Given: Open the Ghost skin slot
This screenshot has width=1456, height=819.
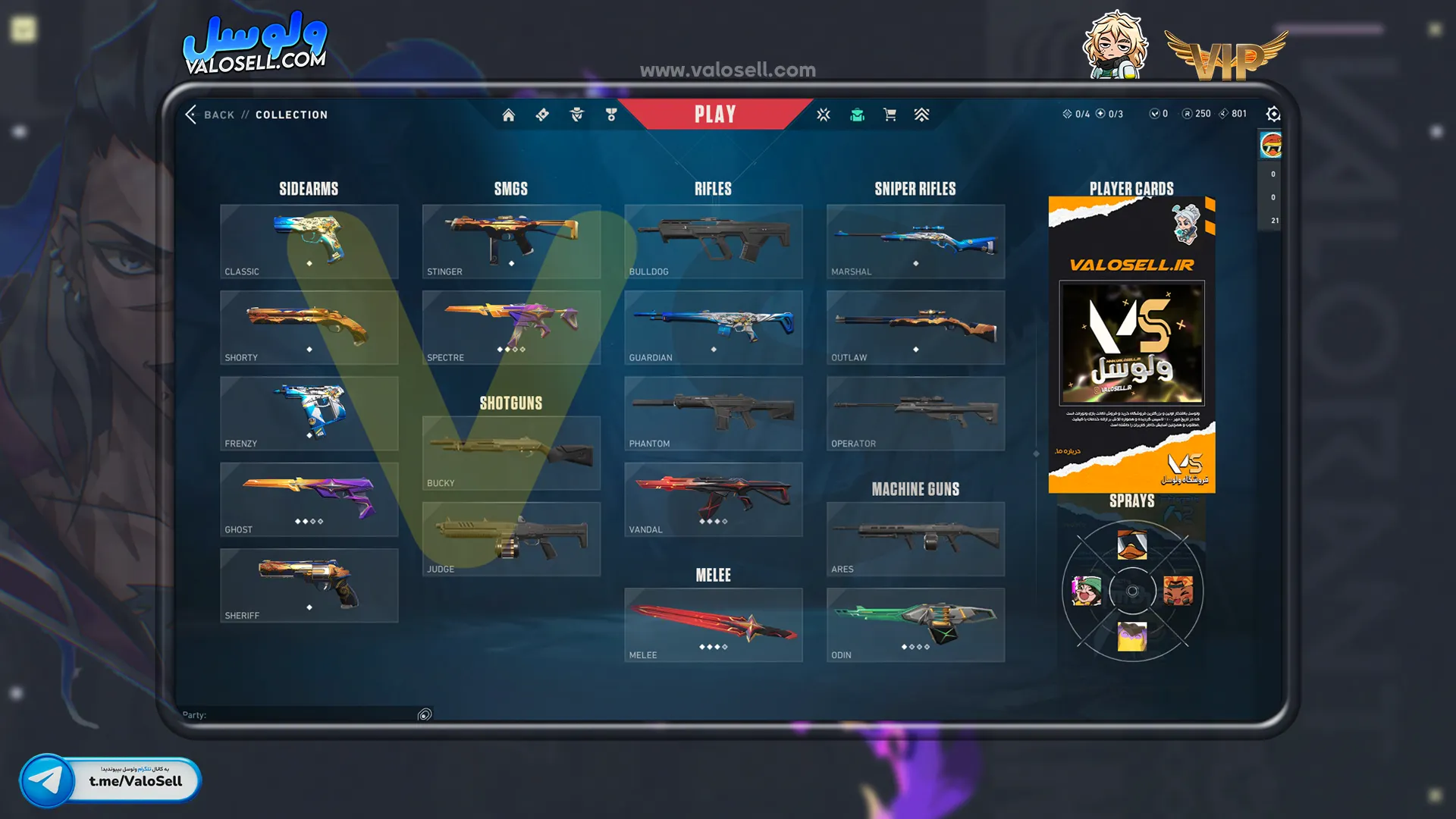Looking at the screenshot, I should [309, 499].
